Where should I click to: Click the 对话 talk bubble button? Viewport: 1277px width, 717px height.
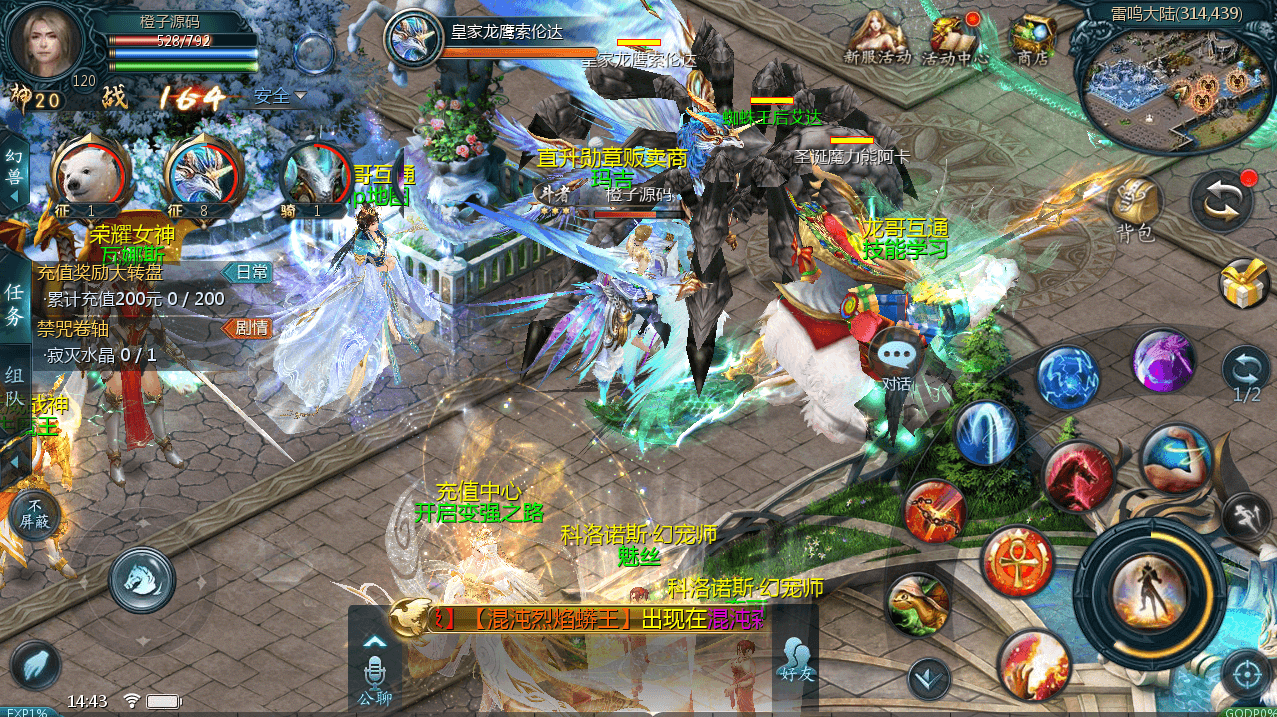[896, 357]
